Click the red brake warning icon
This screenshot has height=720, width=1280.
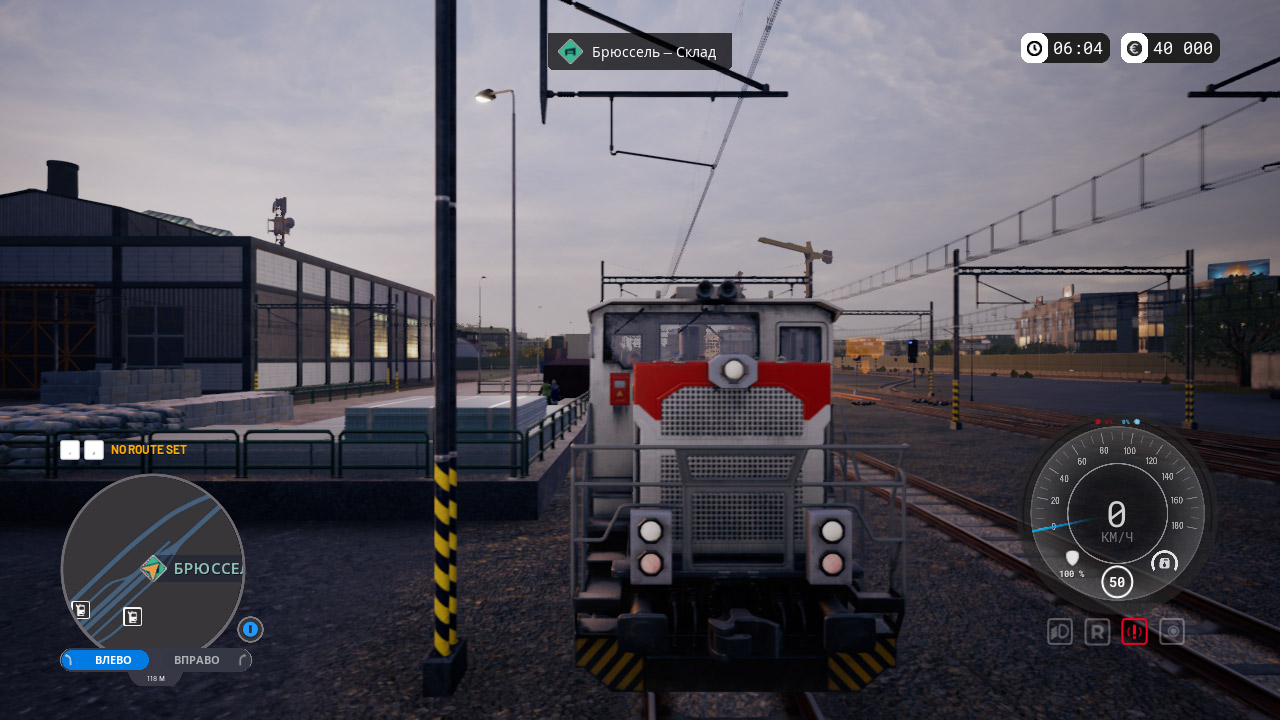pyautogui.click(x=1134, y=632)
